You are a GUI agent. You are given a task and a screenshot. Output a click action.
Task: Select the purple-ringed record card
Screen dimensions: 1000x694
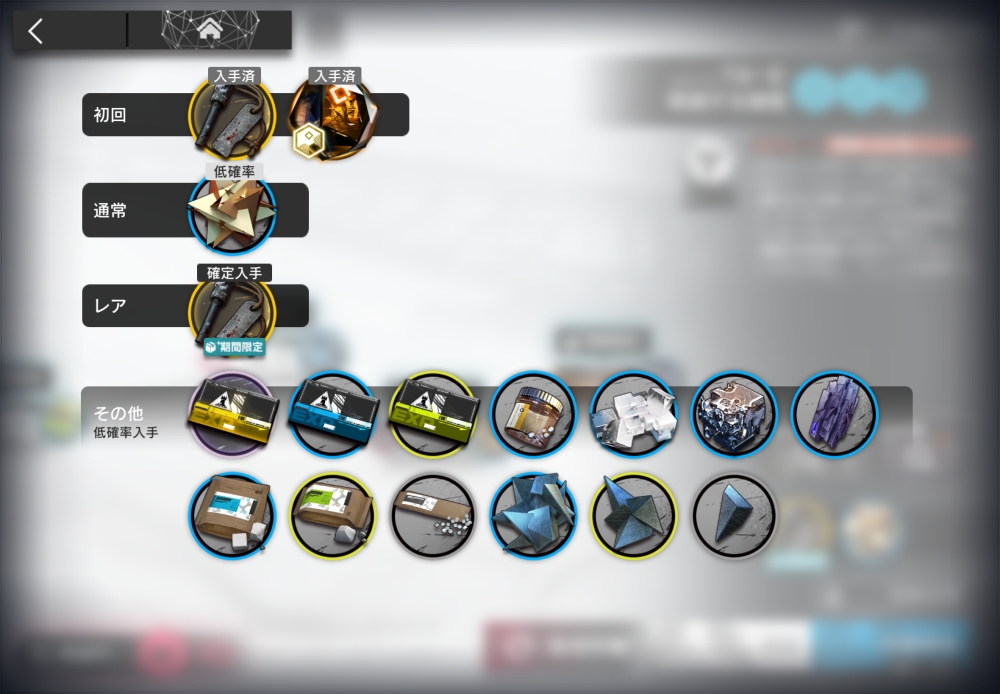tap(231, 414)
